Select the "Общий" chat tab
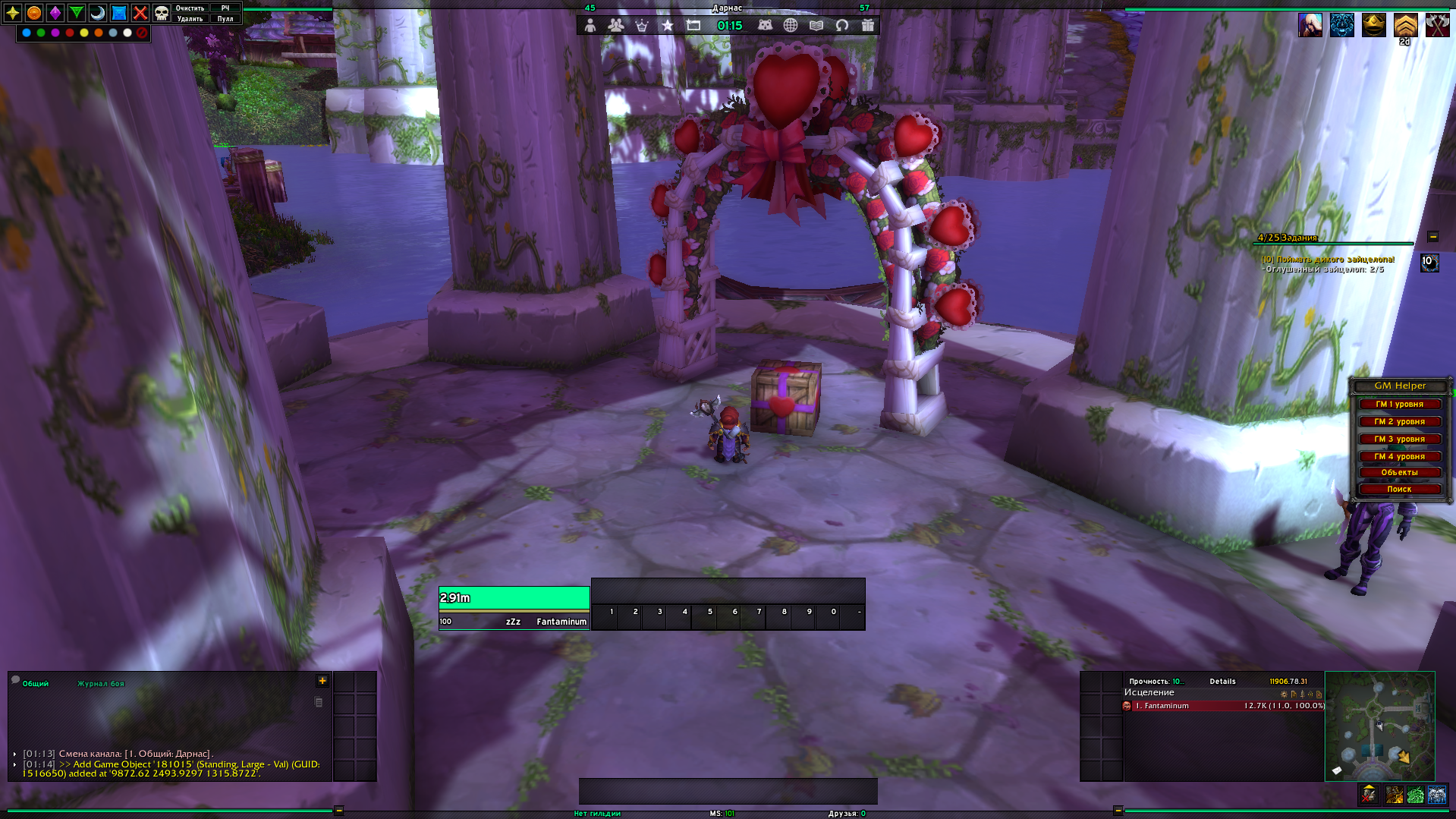 pyautogui.click(x=35, y=684)
